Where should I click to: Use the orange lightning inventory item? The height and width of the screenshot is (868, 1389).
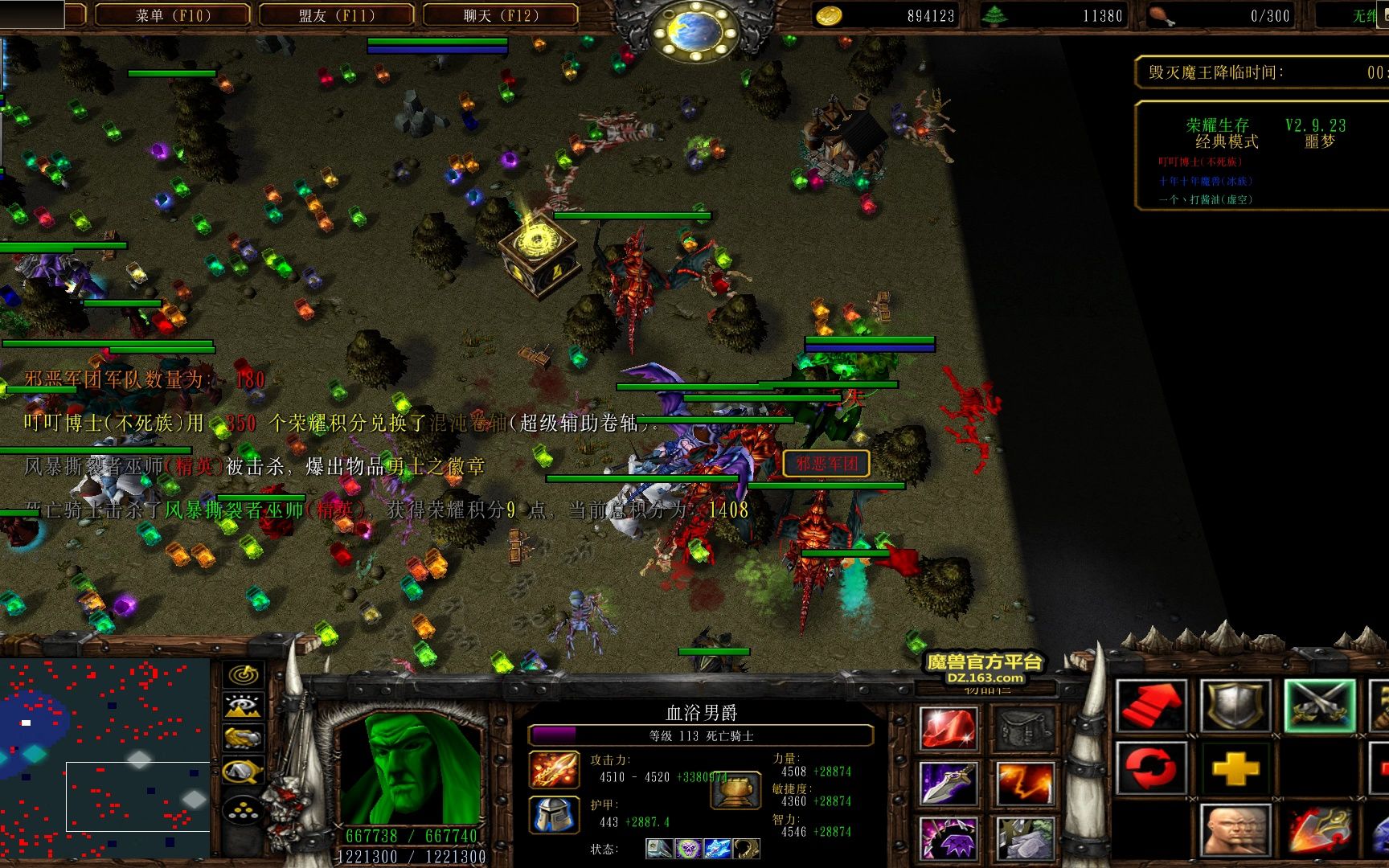(1025, 784)
